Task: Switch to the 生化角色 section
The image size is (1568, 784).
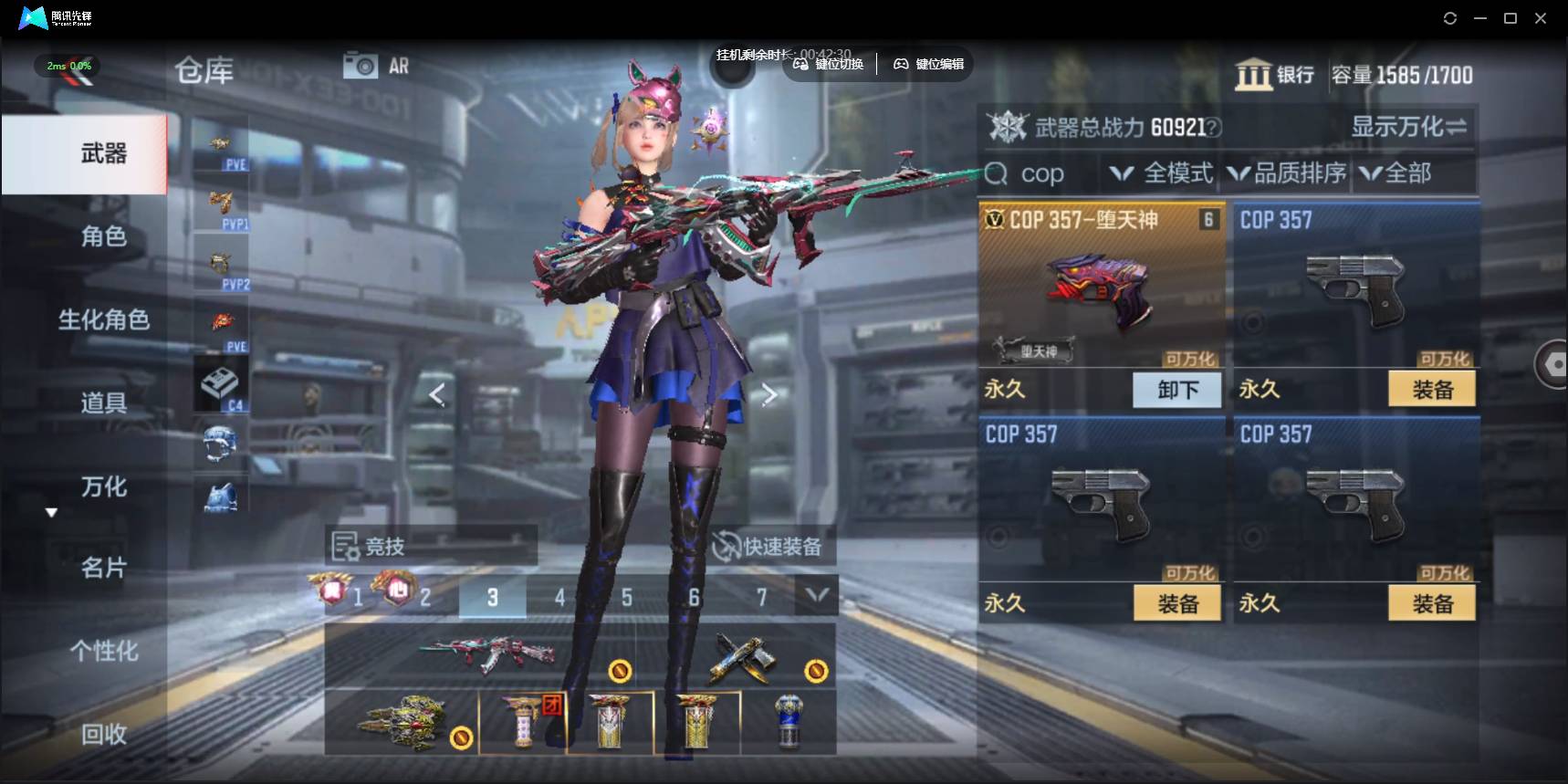Action: 103,319
